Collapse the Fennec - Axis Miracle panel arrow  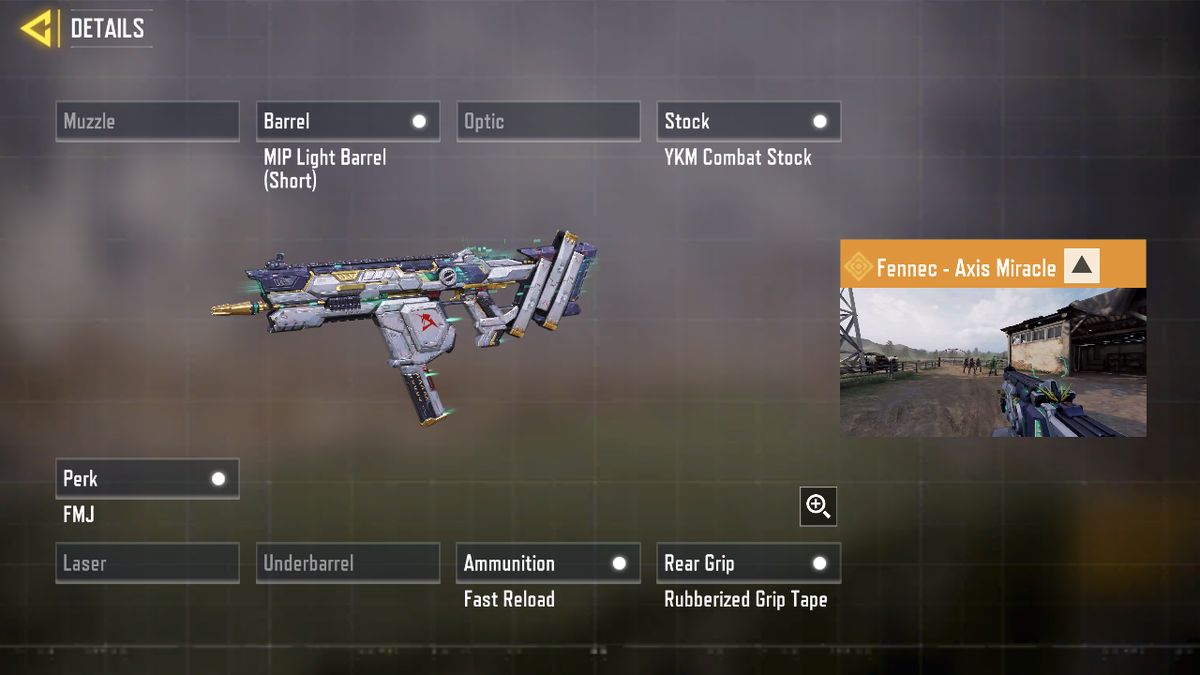tap(1081, 266)
